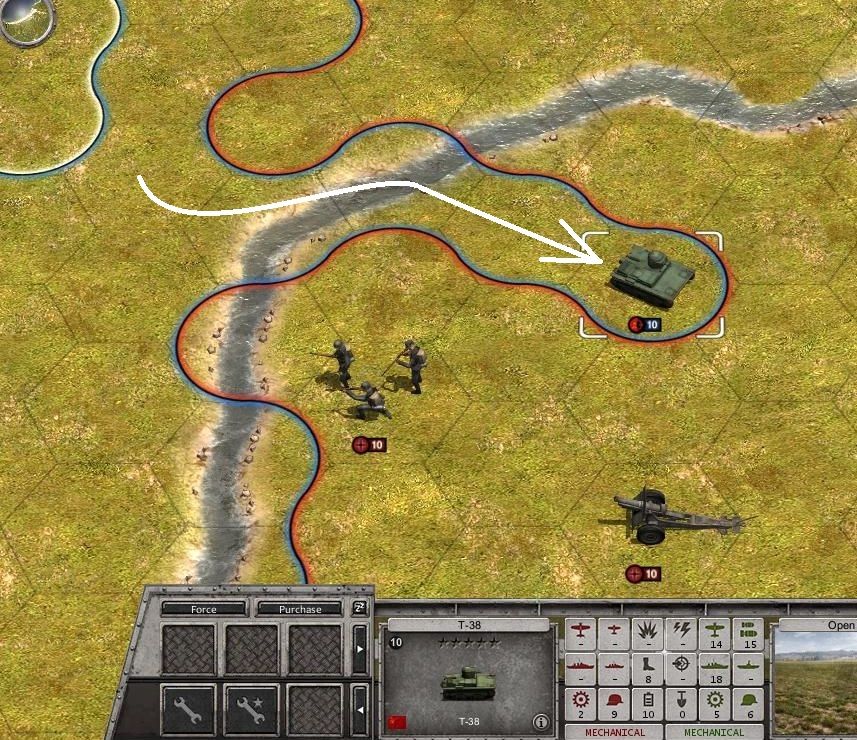Click the left arrow on the panel
The image size is (857, 740).
360,709
